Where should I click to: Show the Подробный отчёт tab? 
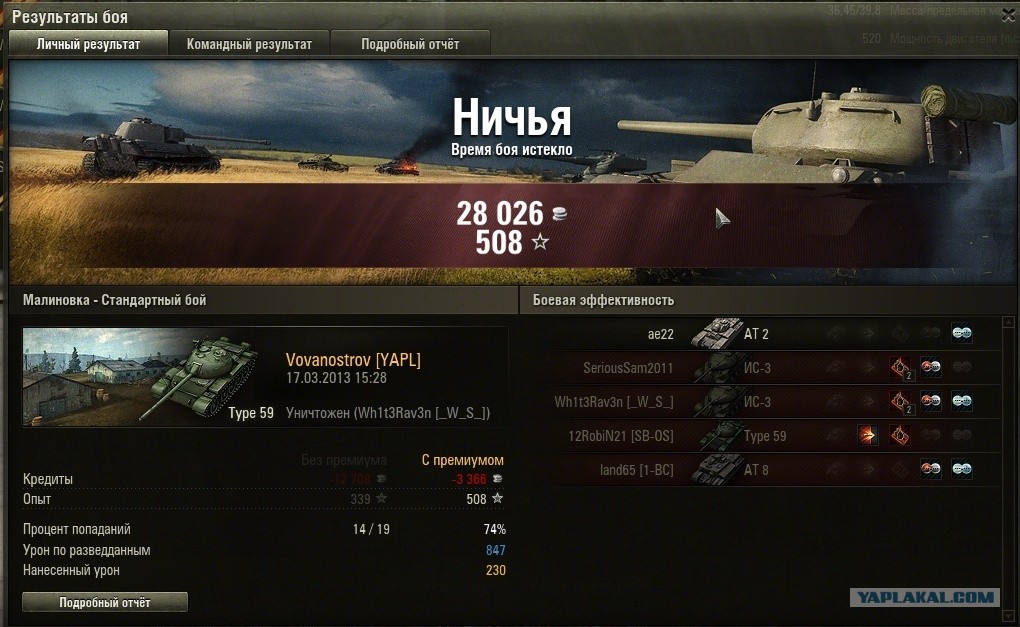coord(410,44)
